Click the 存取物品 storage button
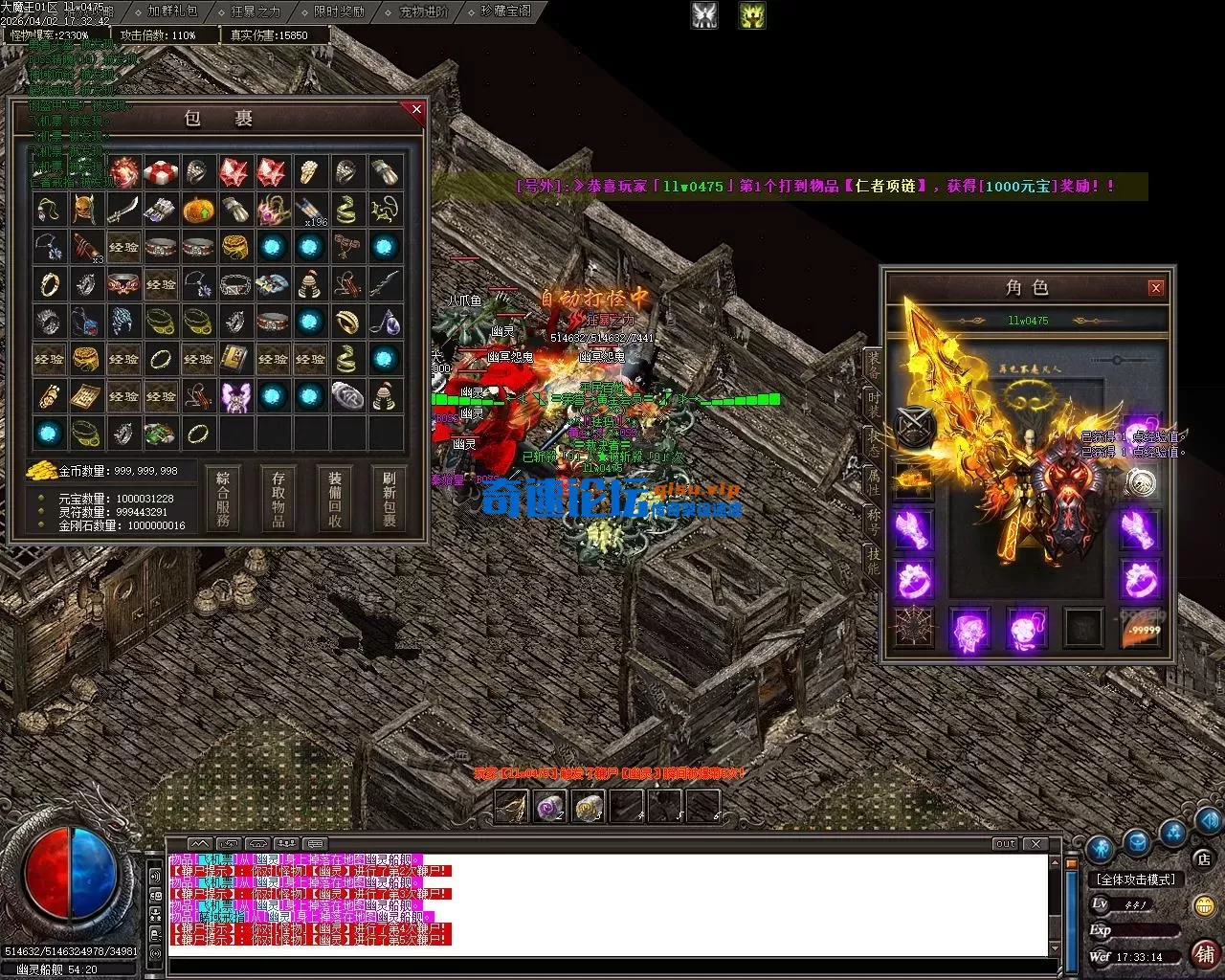 278,498
